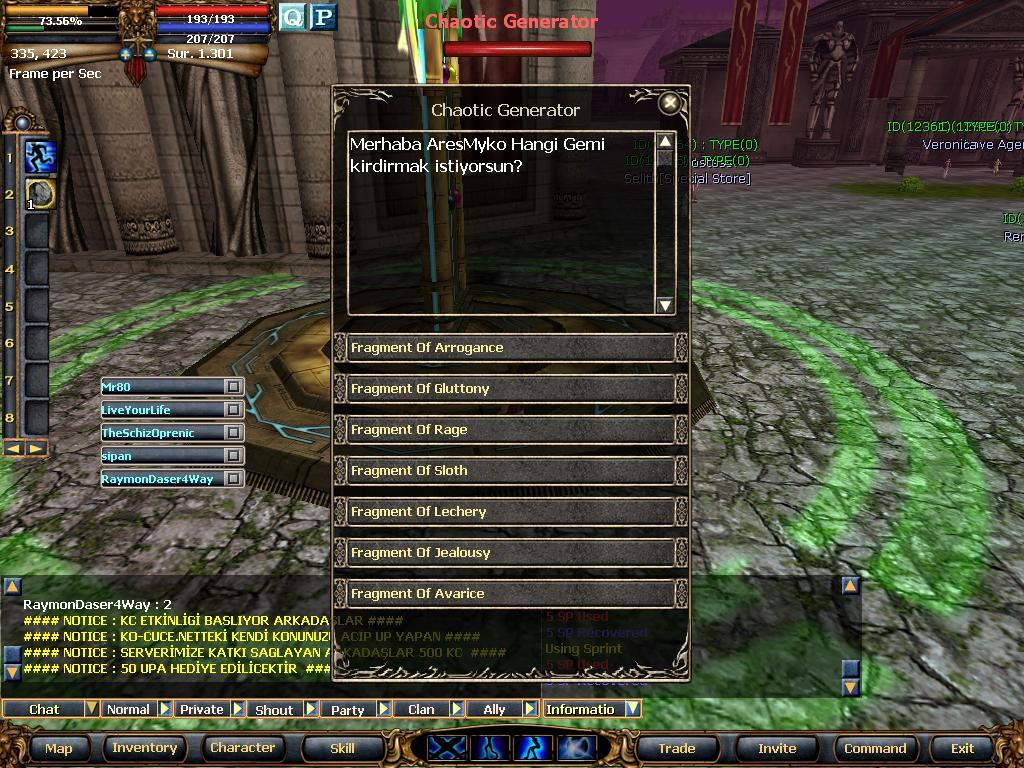Click the Trade button

pos(676,748)
